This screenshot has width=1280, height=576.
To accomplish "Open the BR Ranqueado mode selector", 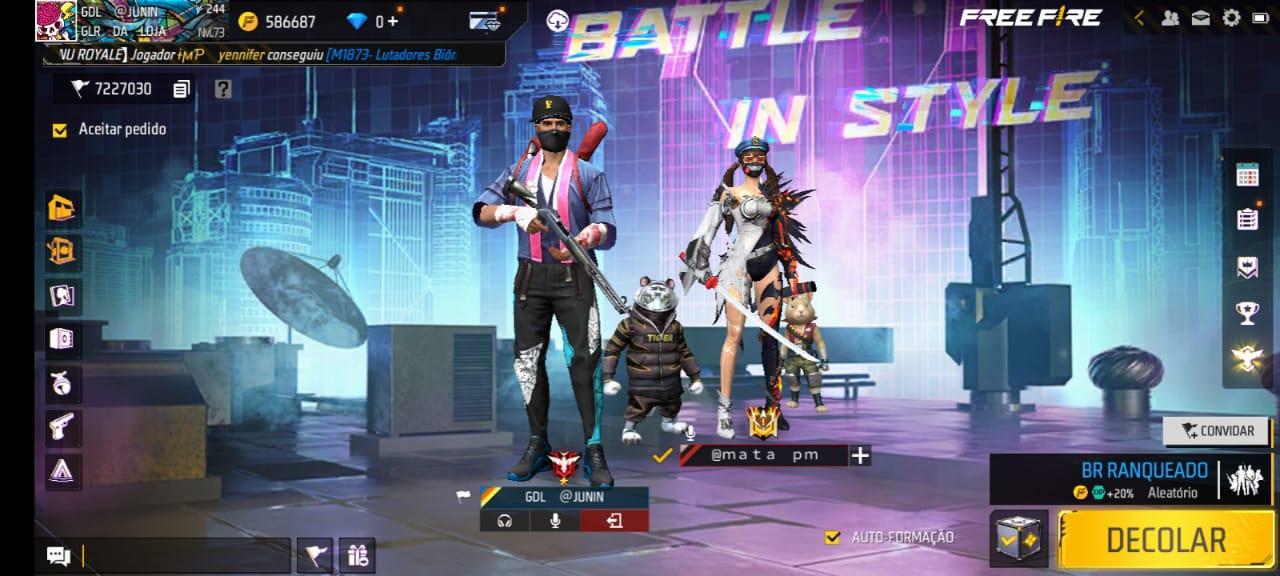I will [x=1130, y=479].
